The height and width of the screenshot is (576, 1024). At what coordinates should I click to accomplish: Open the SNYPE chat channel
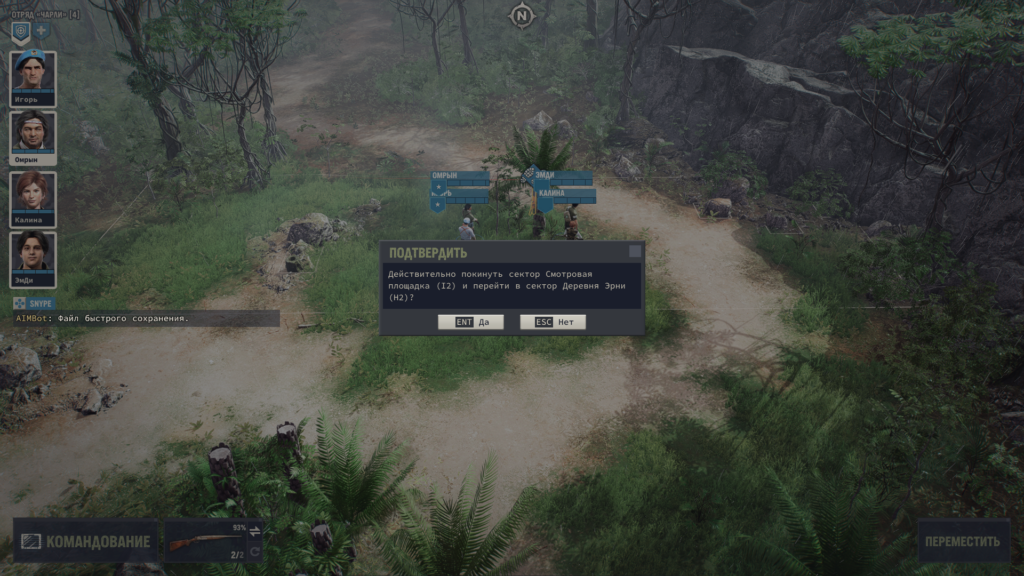35,303
